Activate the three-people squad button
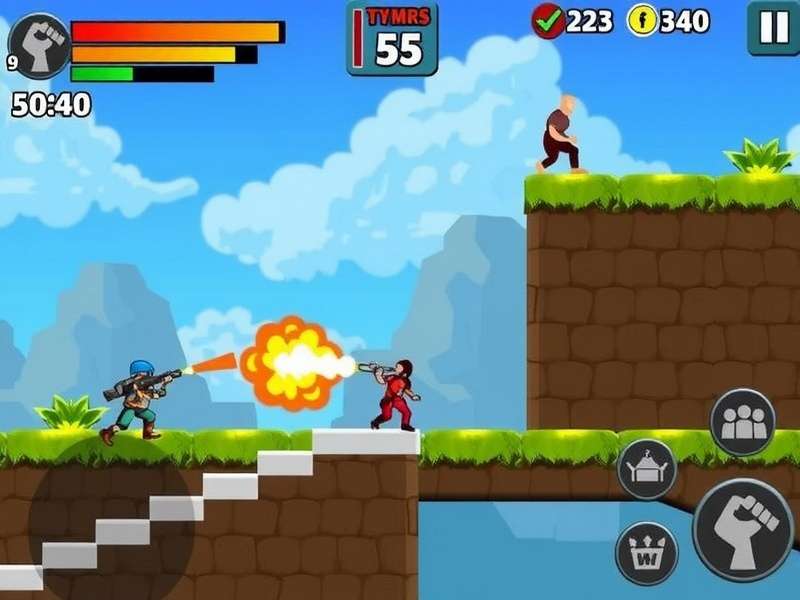 [x=742, y=422]
